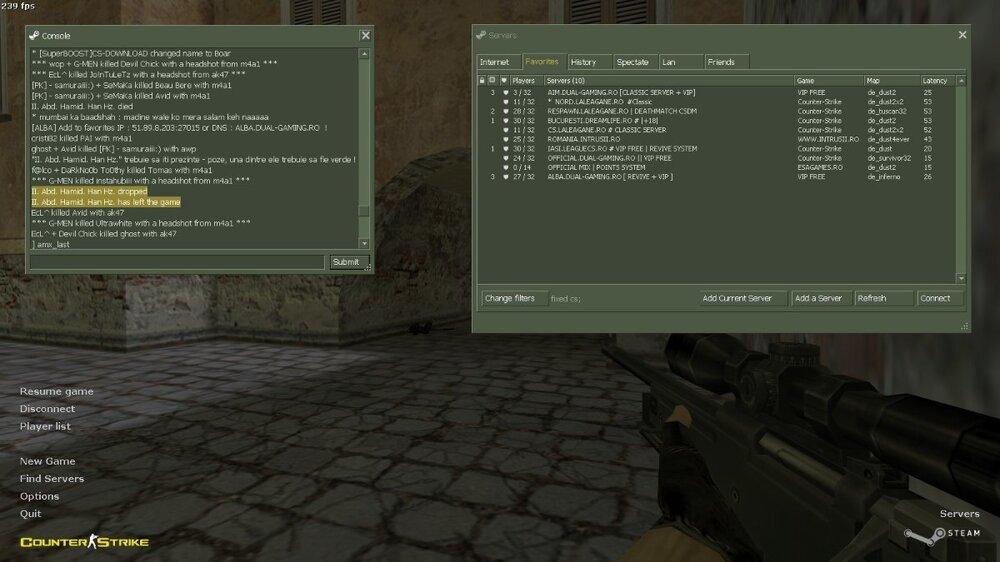Show the Lan servers tab
Screen dimensions: 1000x562
pos(669,62)
